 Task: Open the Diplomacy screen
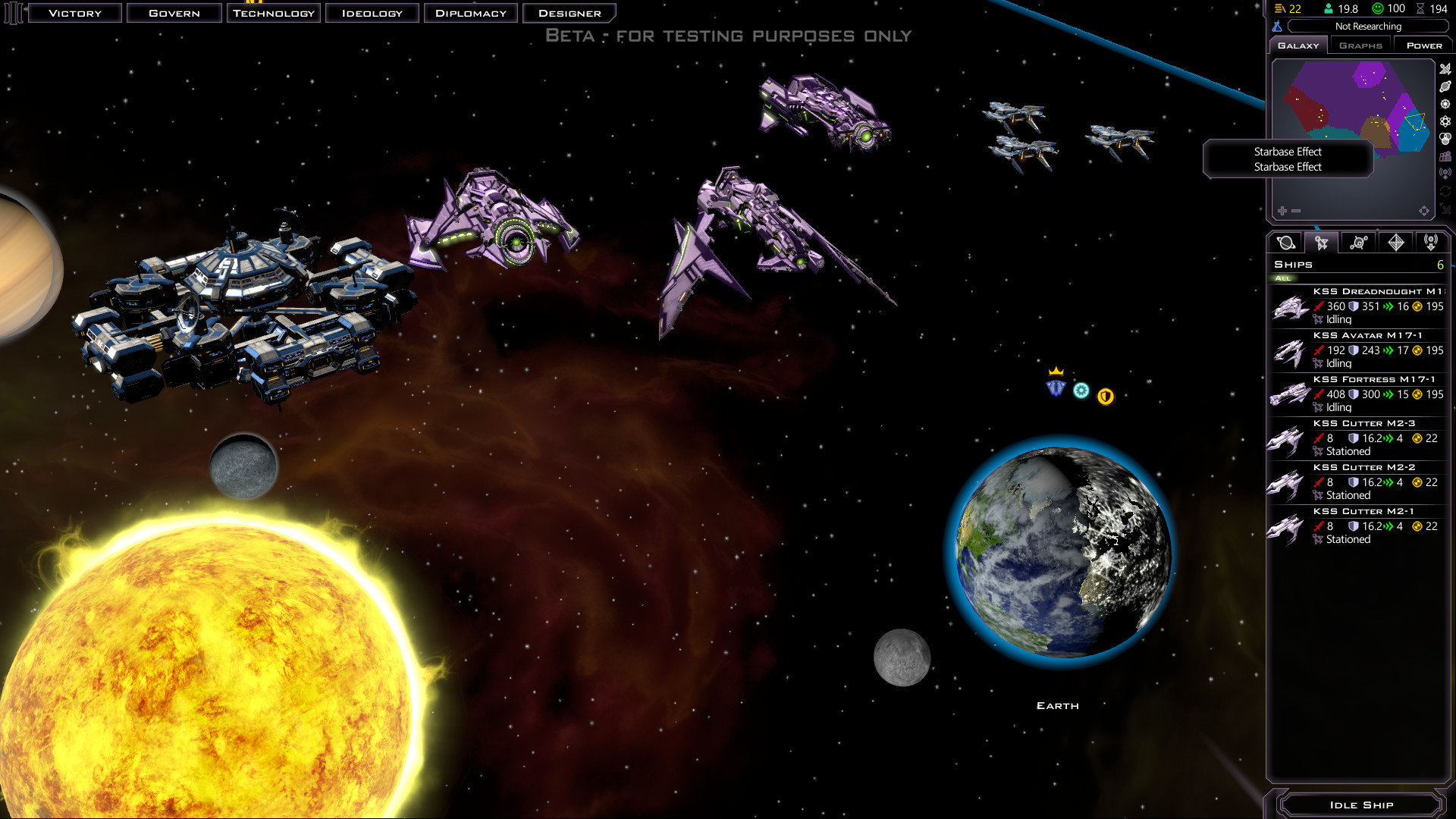point(470,13)
